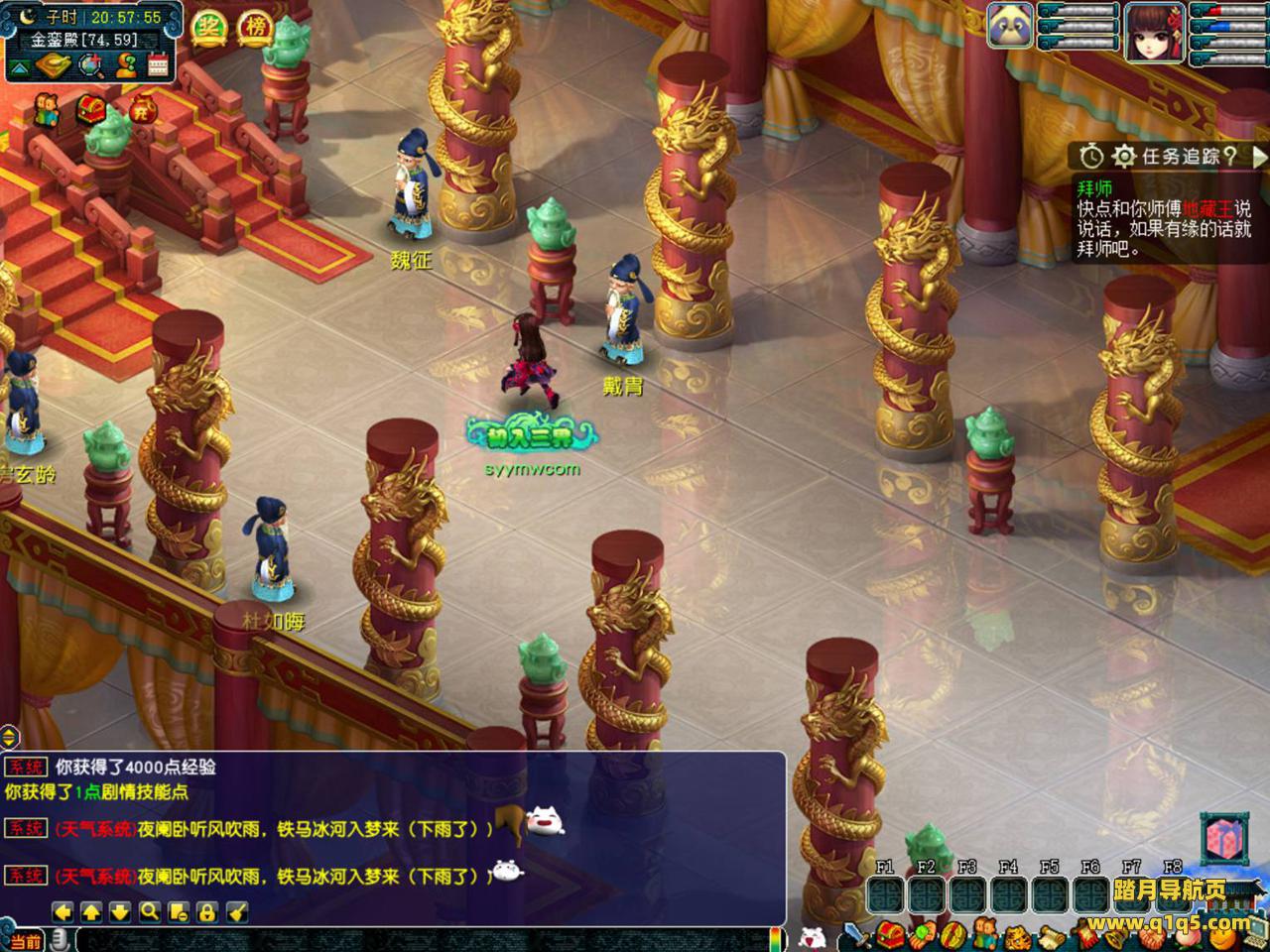Screen dimensions: 1270x952
Task: Open the red treasure chest icon under the minimap
Action: point(91,108)
